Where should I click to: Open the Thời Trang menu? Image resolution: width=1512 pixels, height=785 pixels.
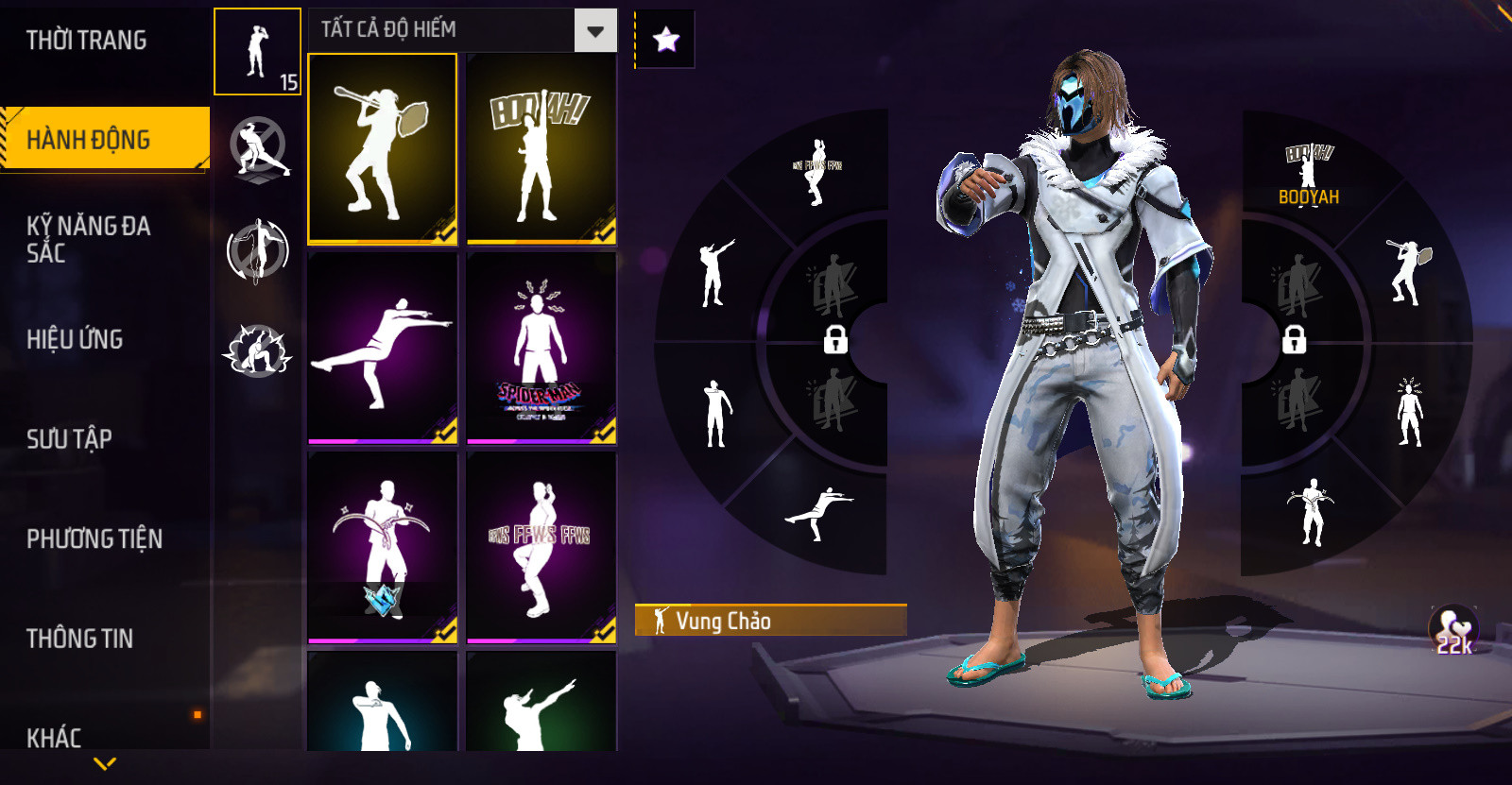coord(87,41)
